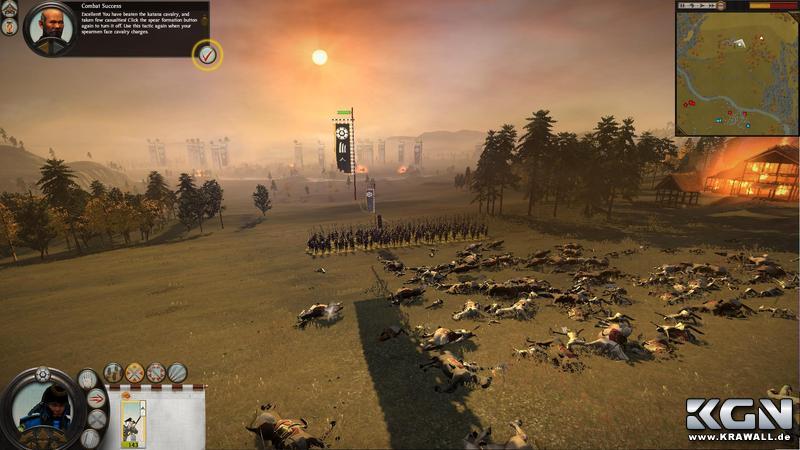Confirm the Combat Success advice with the checkmark
Screen dimensions: 800x450
pos(207,54)
